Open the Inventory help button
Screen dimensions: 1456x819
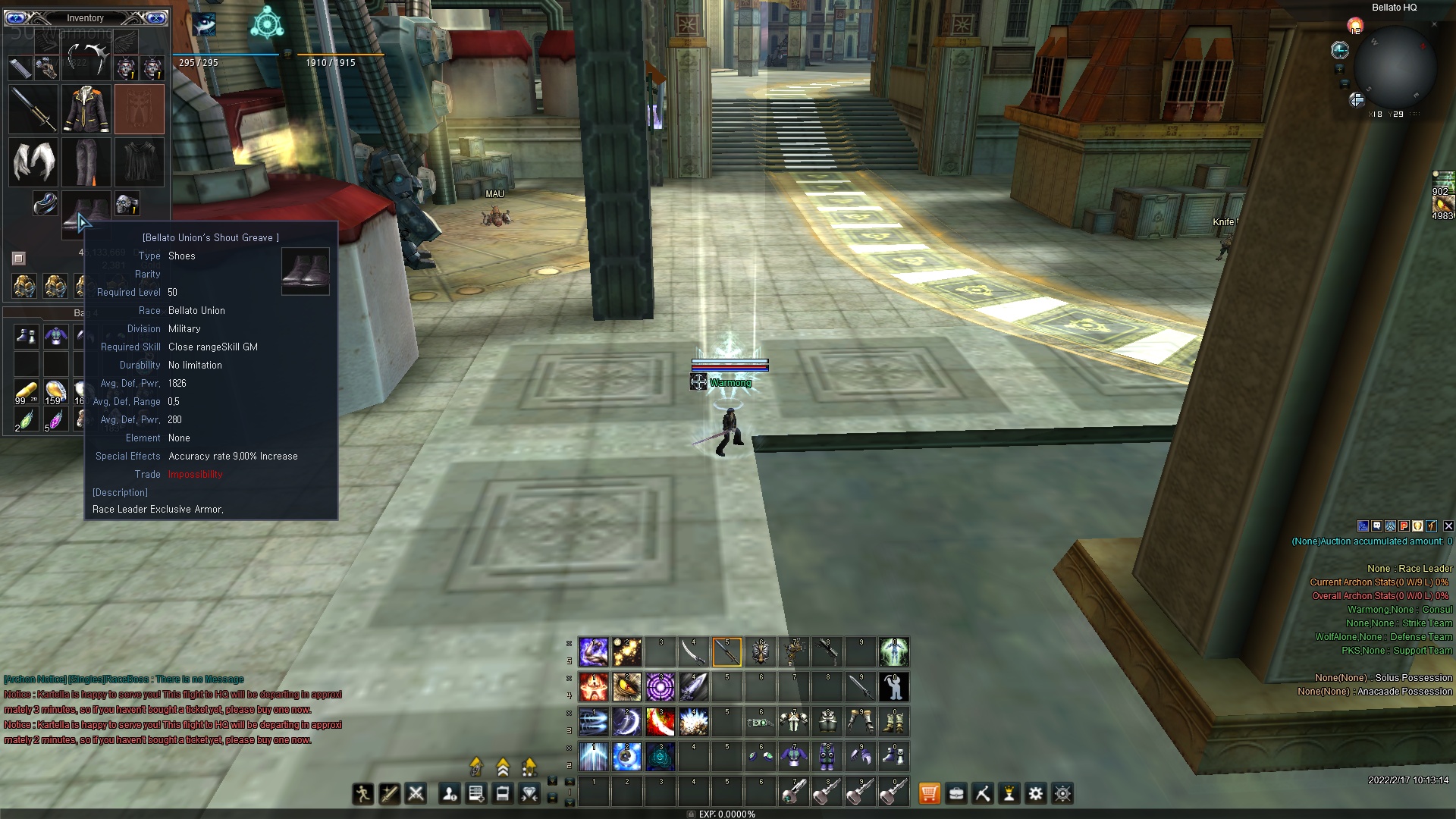tap(16, 17)
